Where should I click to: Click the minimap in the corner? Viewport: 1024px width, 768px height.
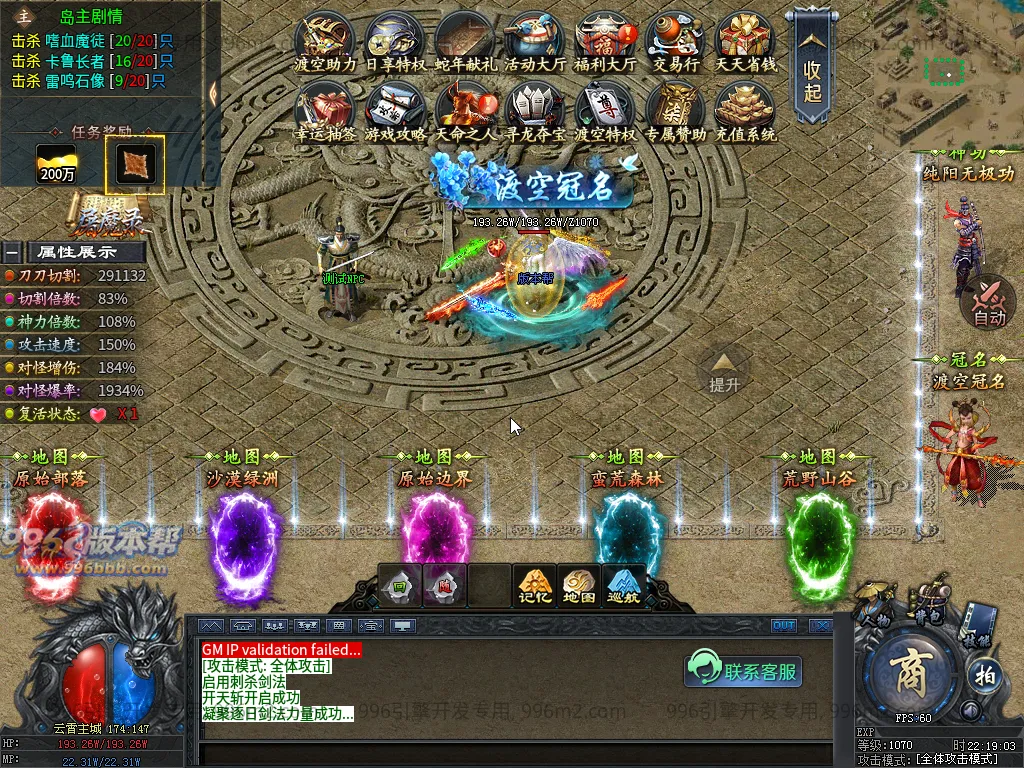(948, 72)
